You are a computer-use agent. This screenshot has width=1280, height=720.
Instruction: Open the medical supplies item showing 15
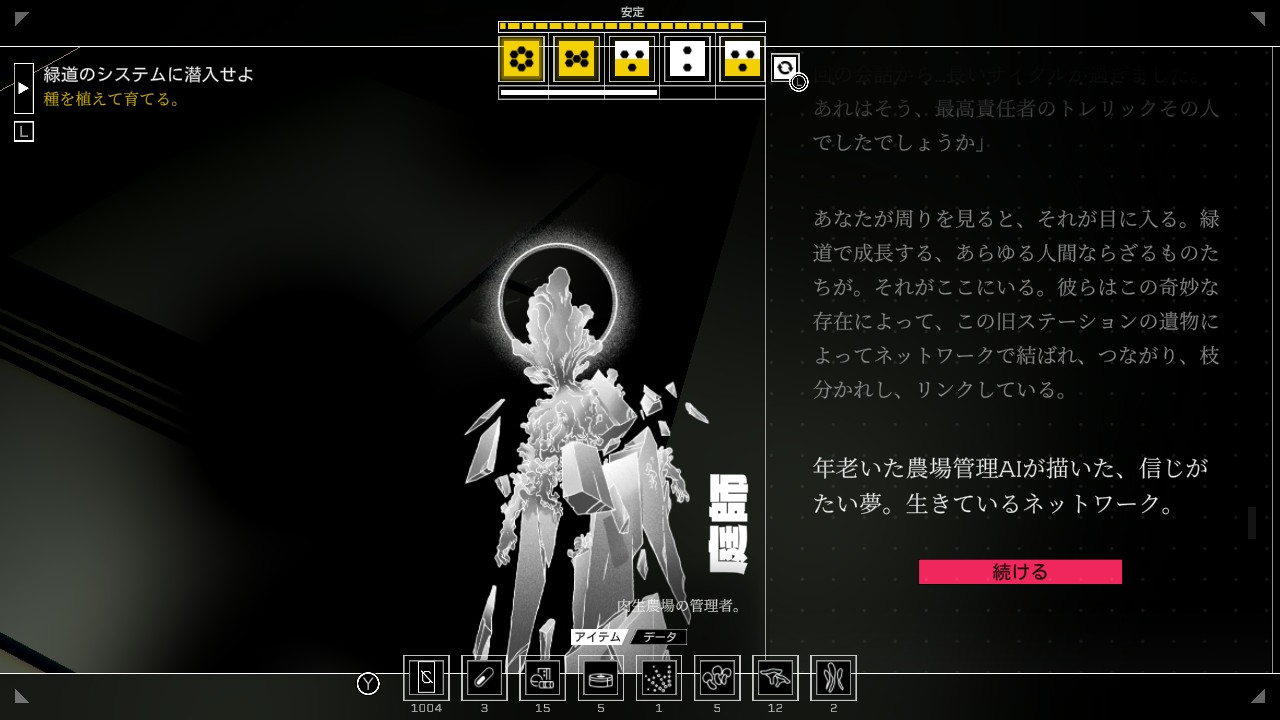[542, 678]
